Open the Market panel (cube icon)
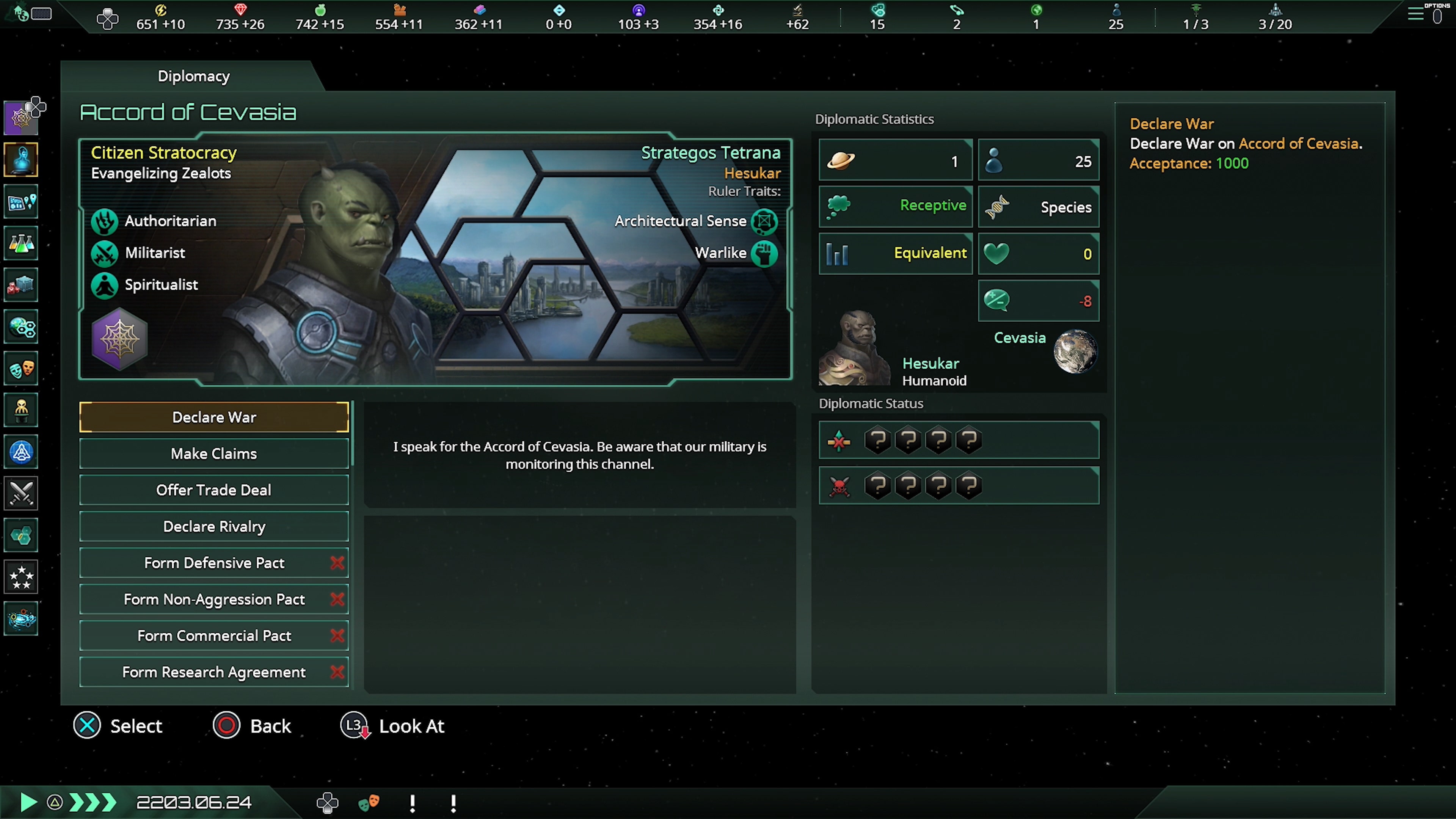The image size is (1456, 819). (21, 286)
